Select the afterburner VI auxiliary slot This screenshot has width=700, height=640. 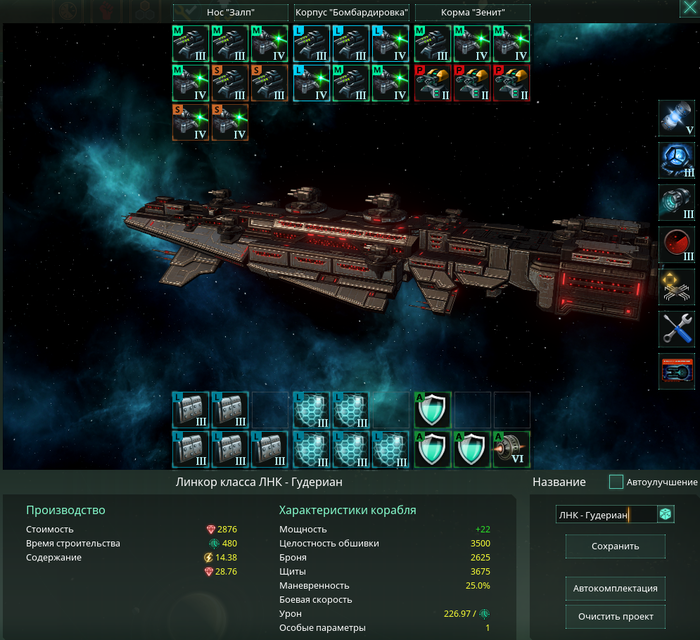point(511,448)
